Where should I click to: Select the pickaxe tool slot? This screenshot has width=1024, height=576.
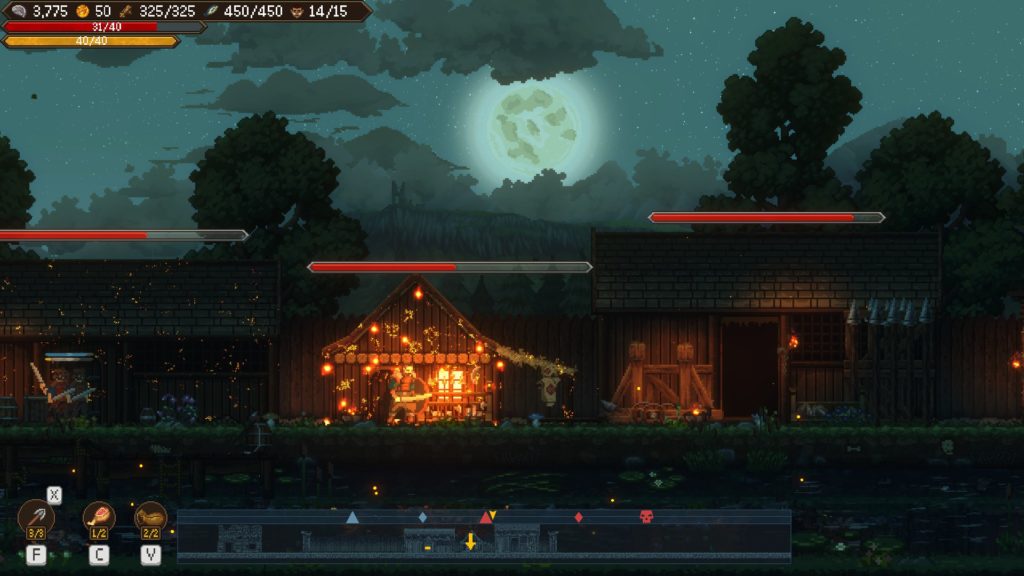[x=36, y=518]
